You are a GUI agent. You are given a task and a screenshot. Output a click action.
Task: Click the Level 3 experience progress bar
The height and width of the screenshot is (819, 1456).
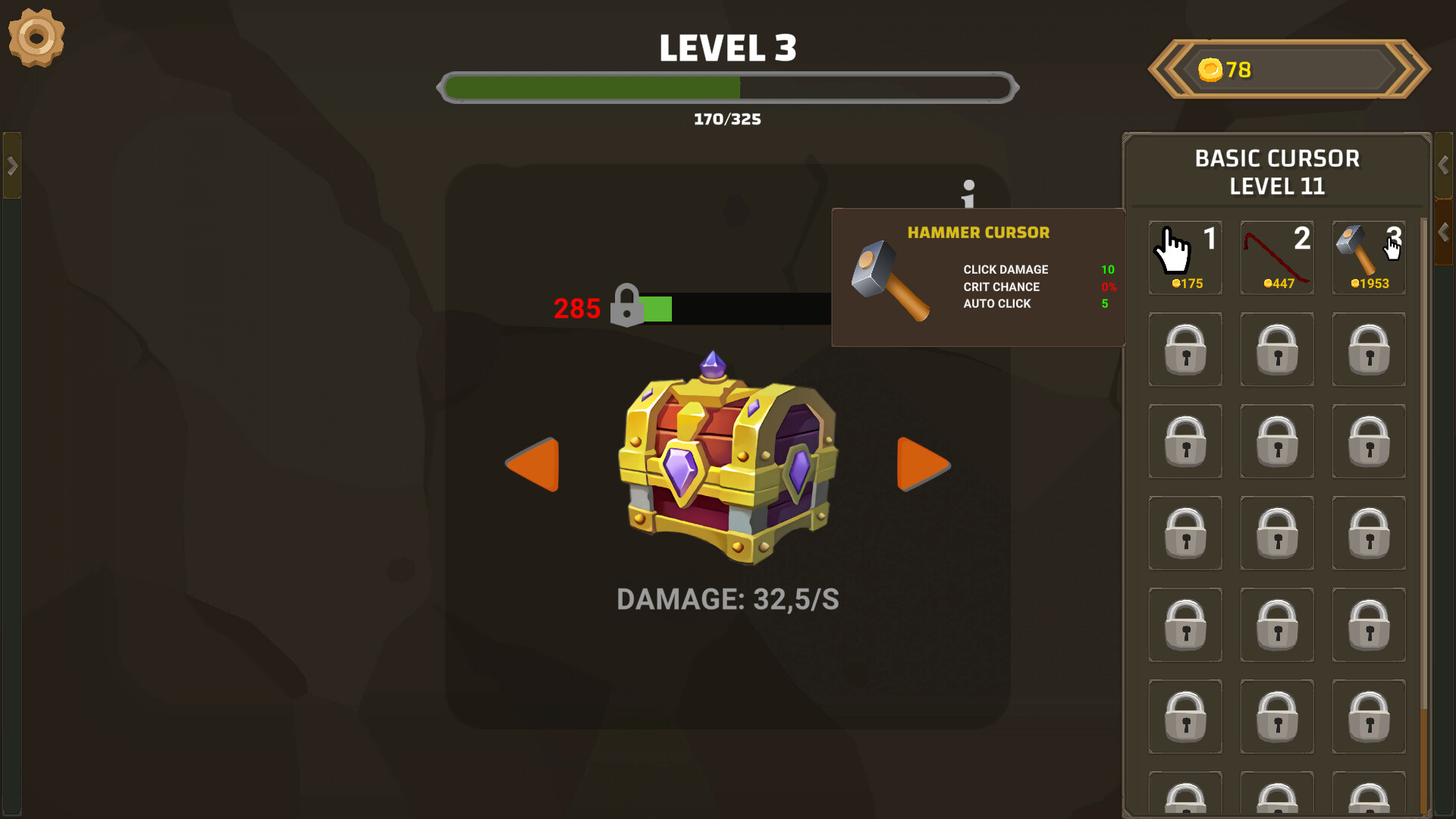click(728, 87)
